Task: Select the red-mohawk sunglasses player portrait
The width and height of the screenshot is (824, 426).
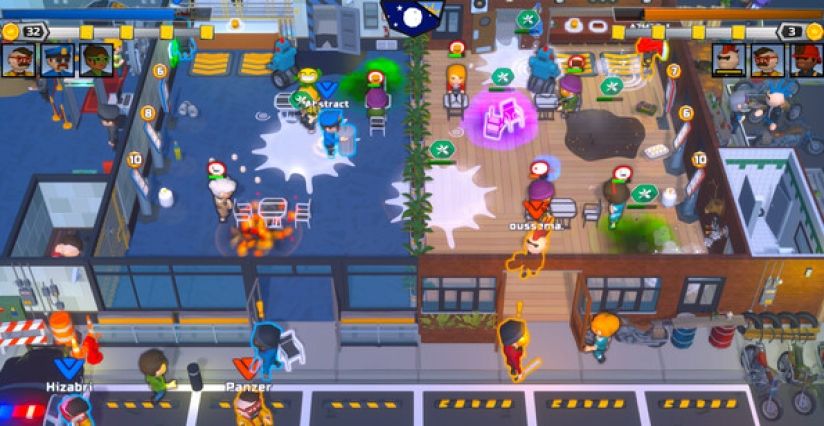Action: click(x=729, y=60)
